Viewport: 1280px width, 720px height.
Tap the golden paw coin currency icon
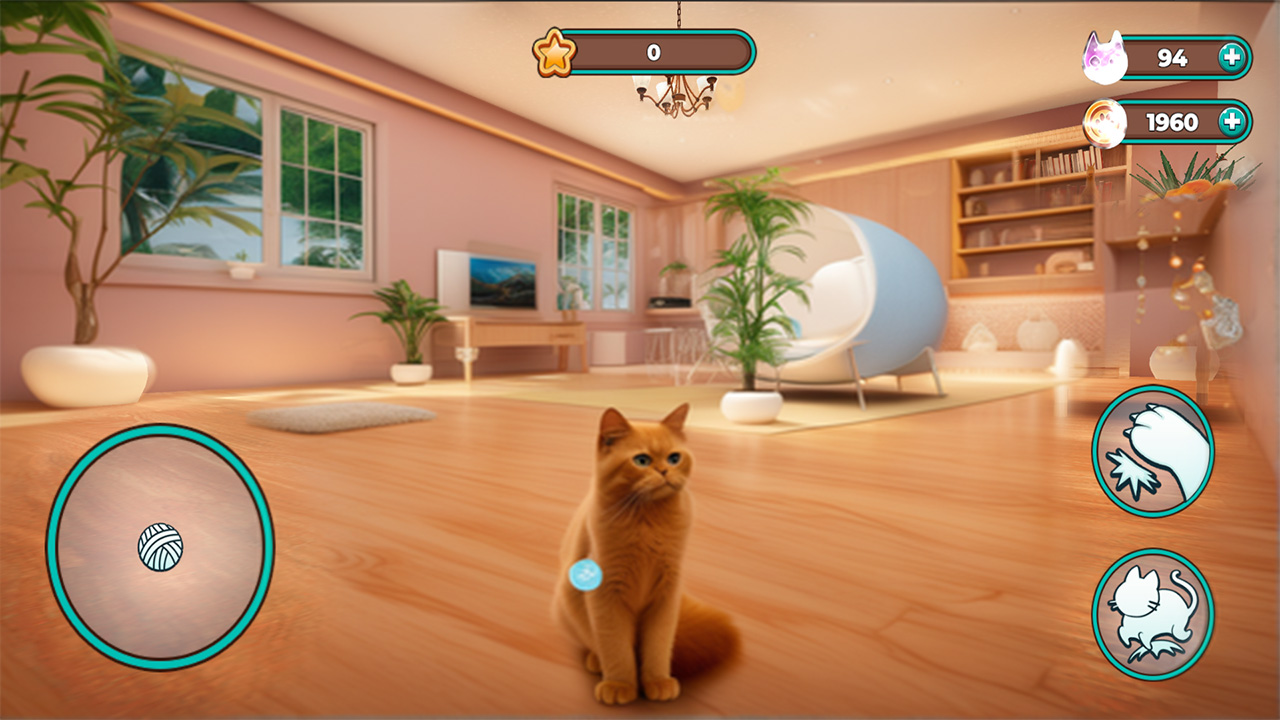[1105, 121]
